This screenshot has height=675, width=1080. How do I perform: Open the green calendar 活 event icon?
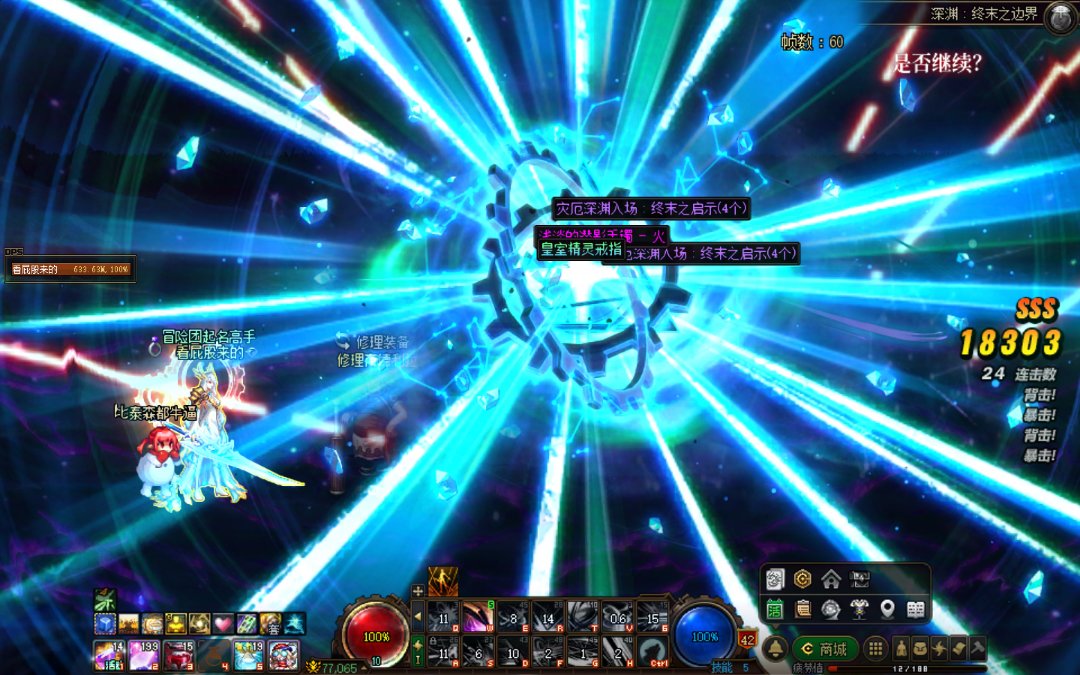pyautogui.click(x=774, y=608)
